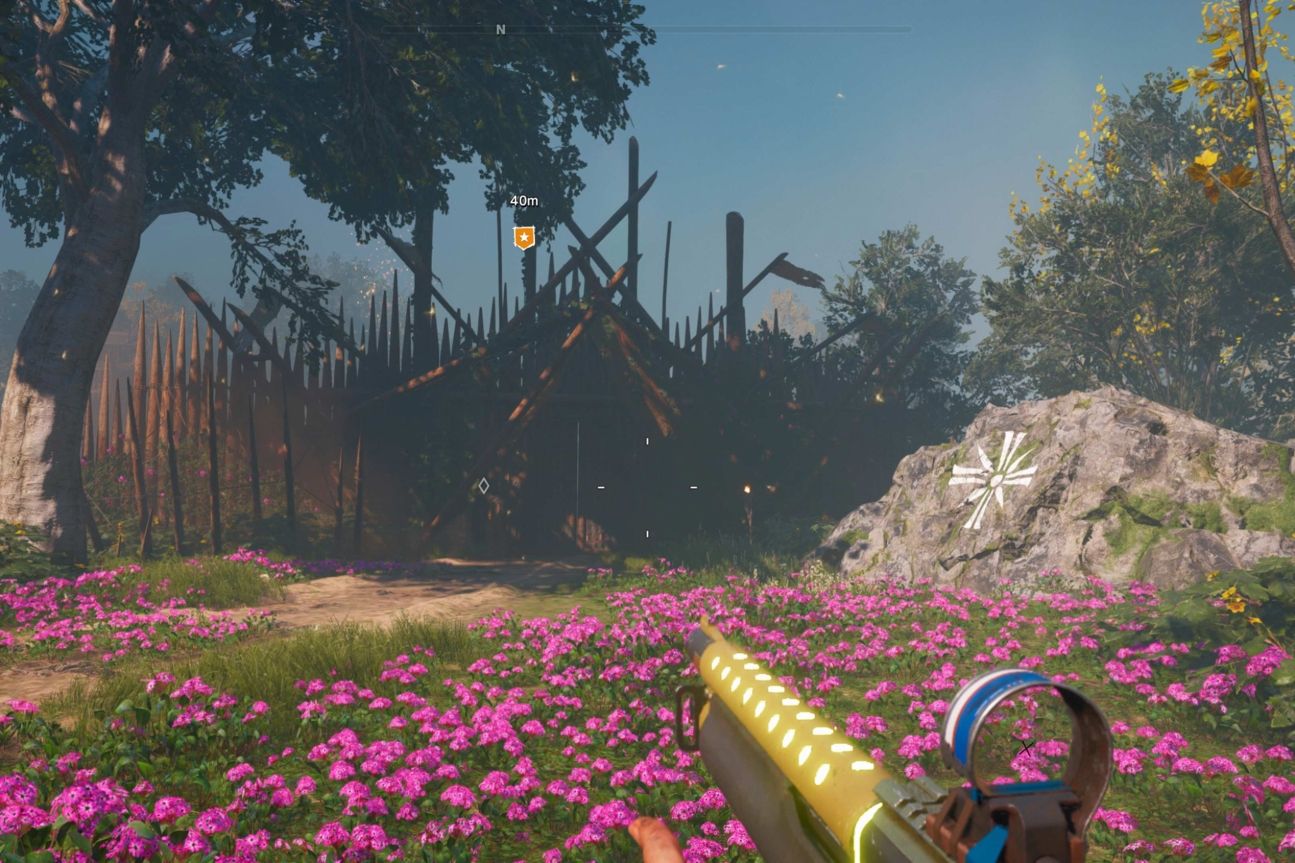Select the shield badge below the distance text
1295x863 pixels.
point(524,236)
